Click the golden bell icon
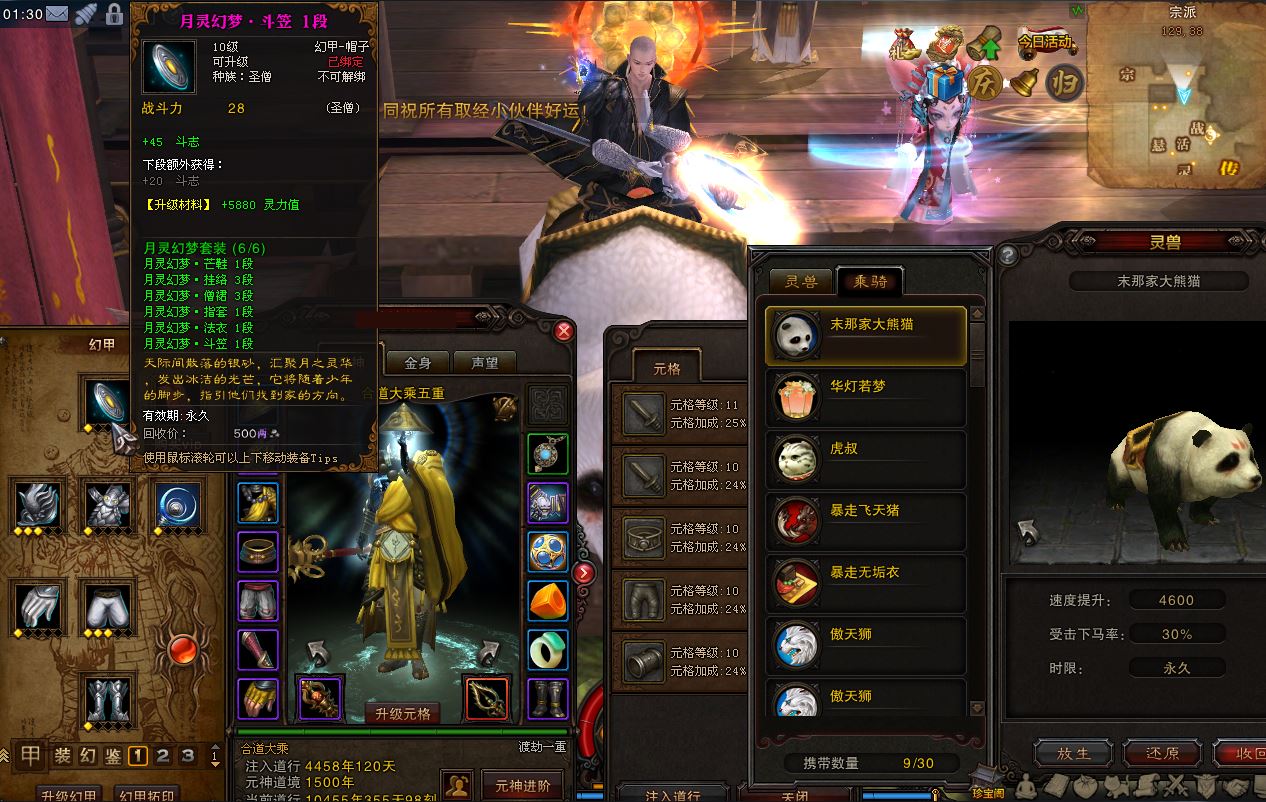 [x=1023, y=82]
